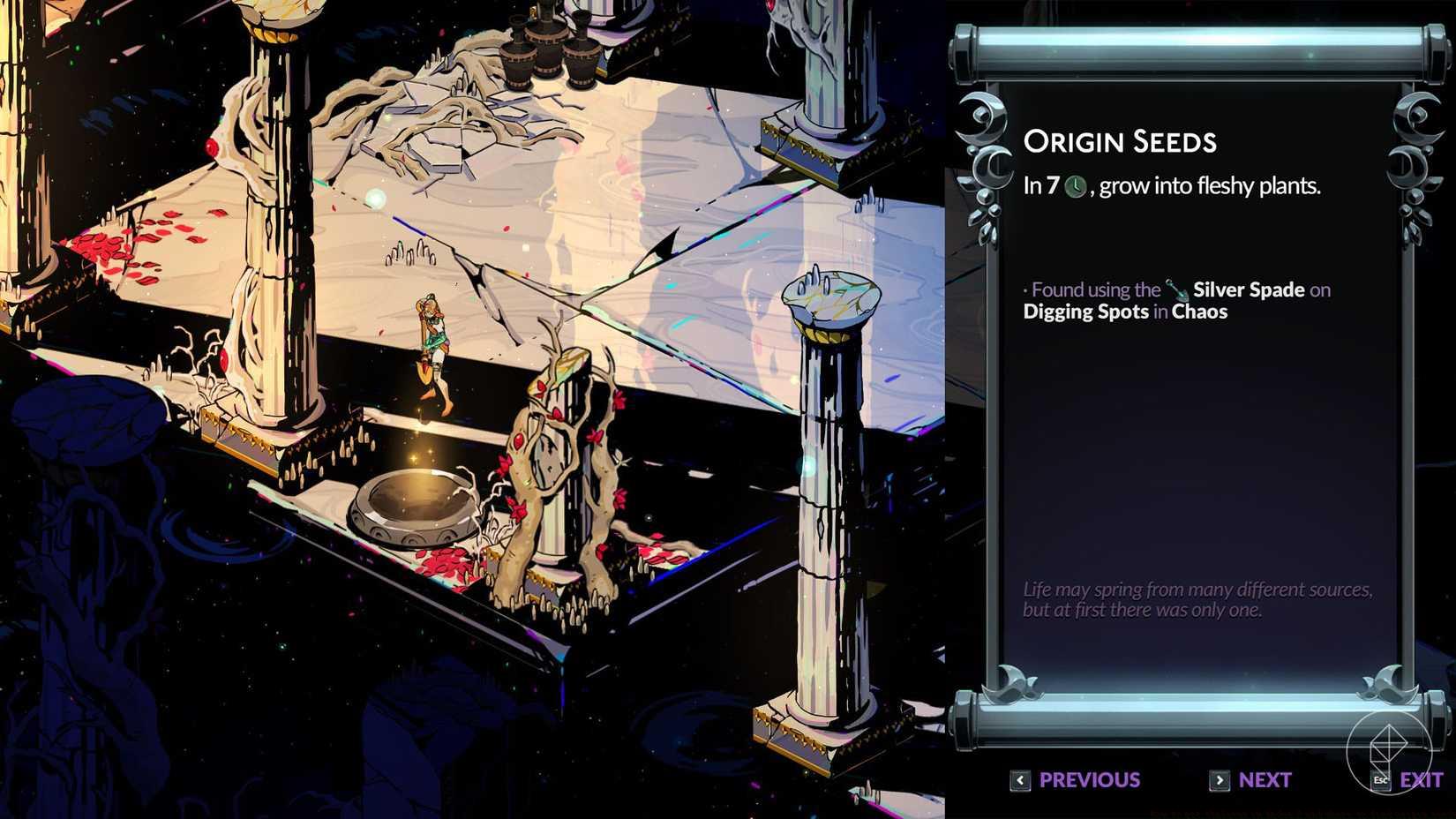Choose EXIT to close the codex panel

(x=1422, y=780)
